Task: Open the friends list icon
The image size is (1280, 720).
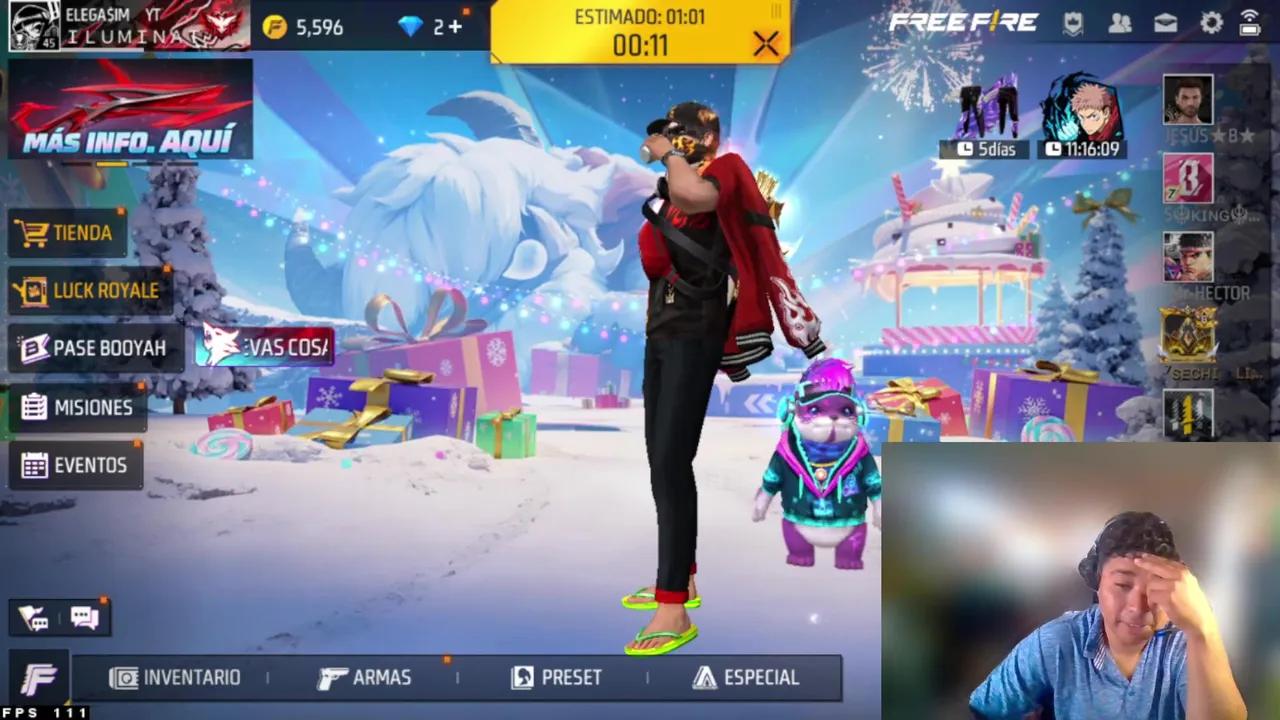Action: [x=1120, y=24]
